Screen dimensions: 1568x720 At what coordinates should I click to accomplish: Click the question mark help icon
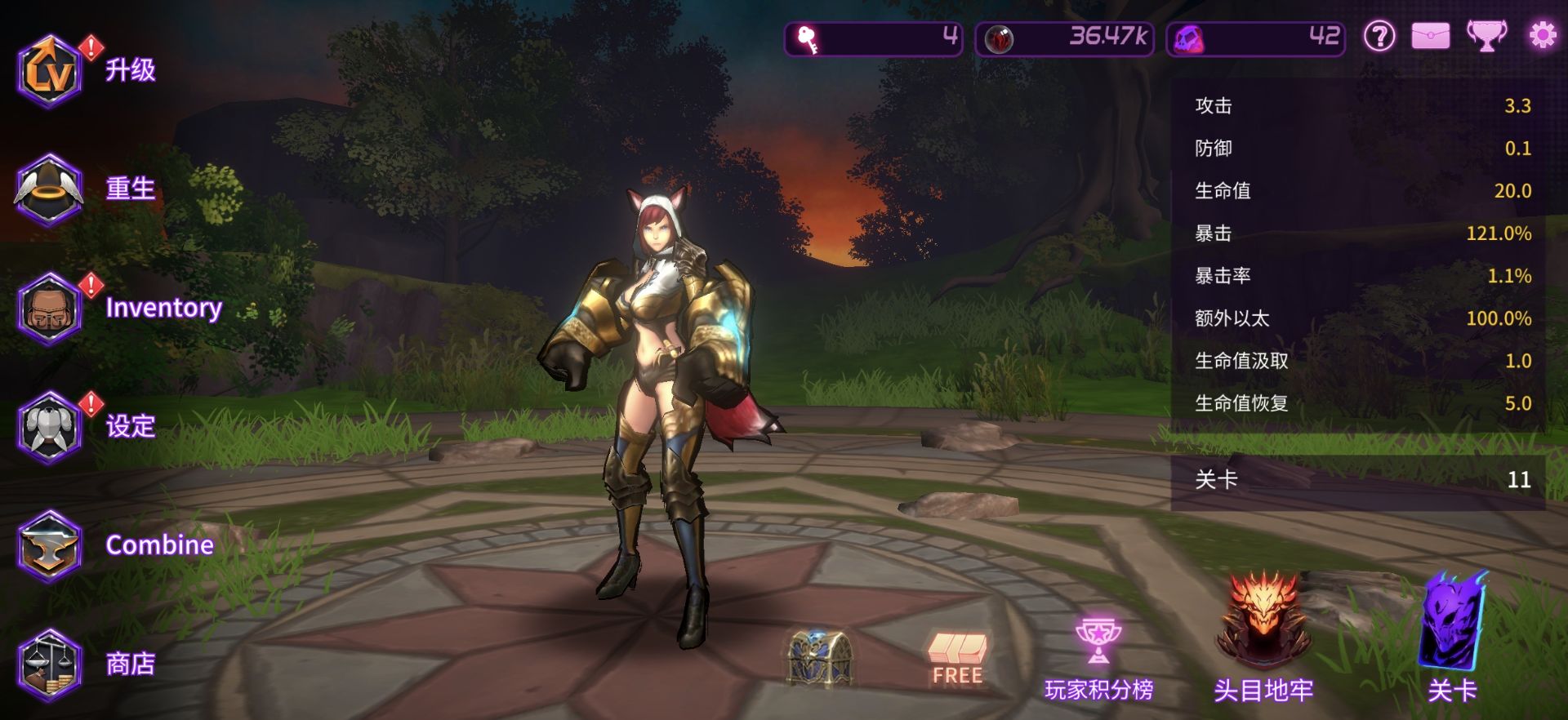[x=1379, y=37]
